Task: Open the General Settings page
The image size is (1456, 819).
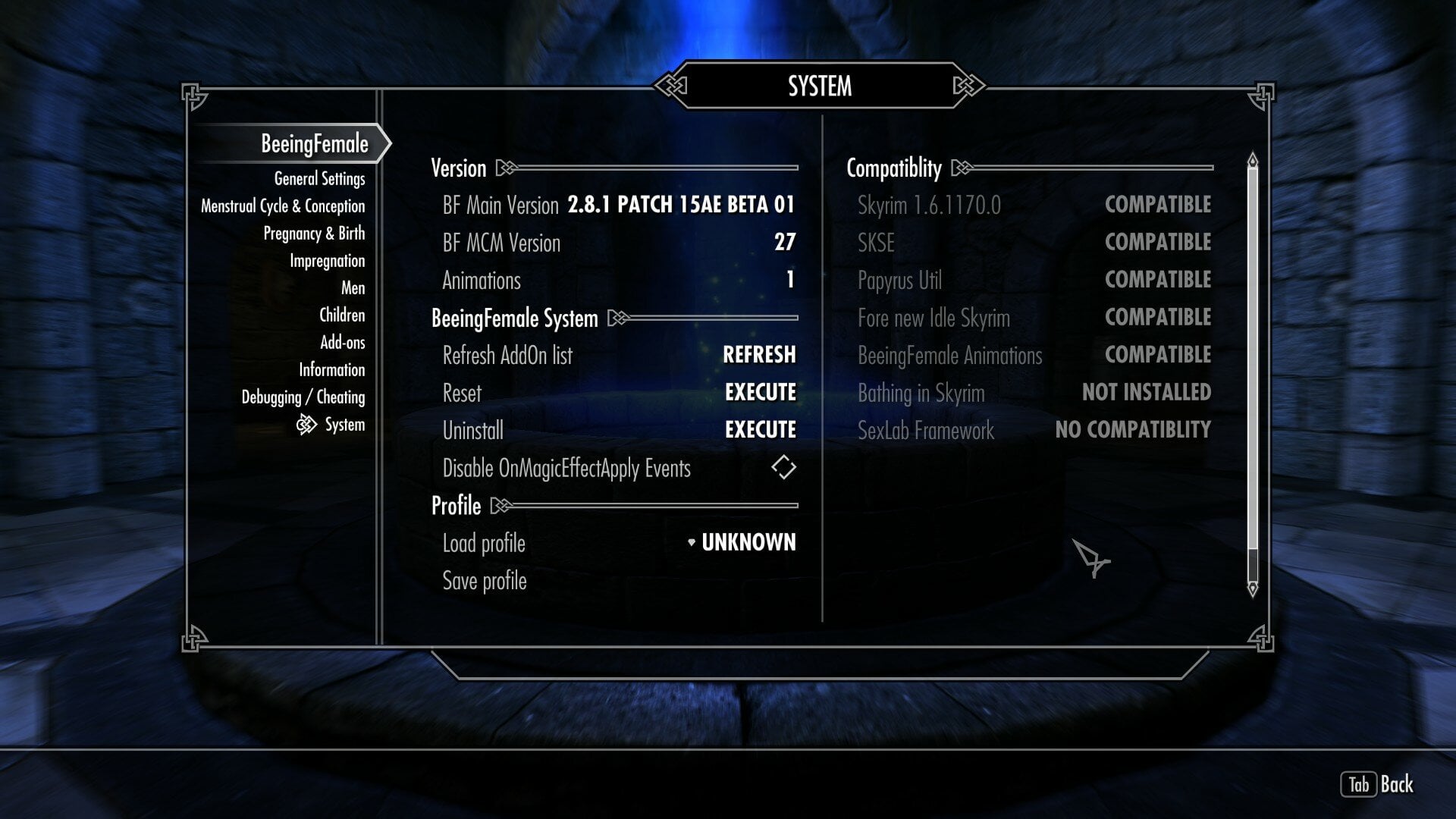Action: (x=319, y=179)
